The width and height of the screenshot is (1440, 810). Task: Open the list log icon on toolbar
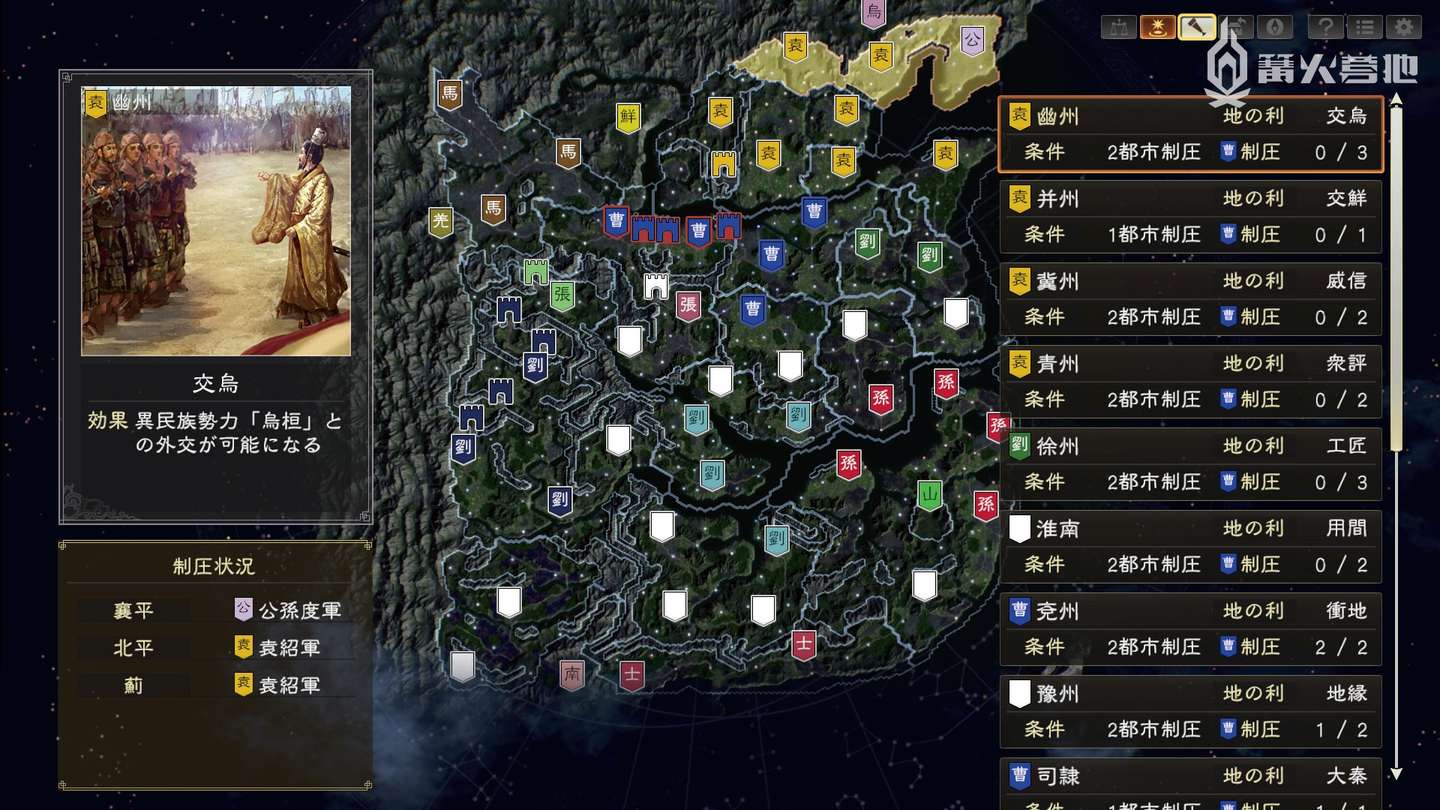tap(1363, 27)
